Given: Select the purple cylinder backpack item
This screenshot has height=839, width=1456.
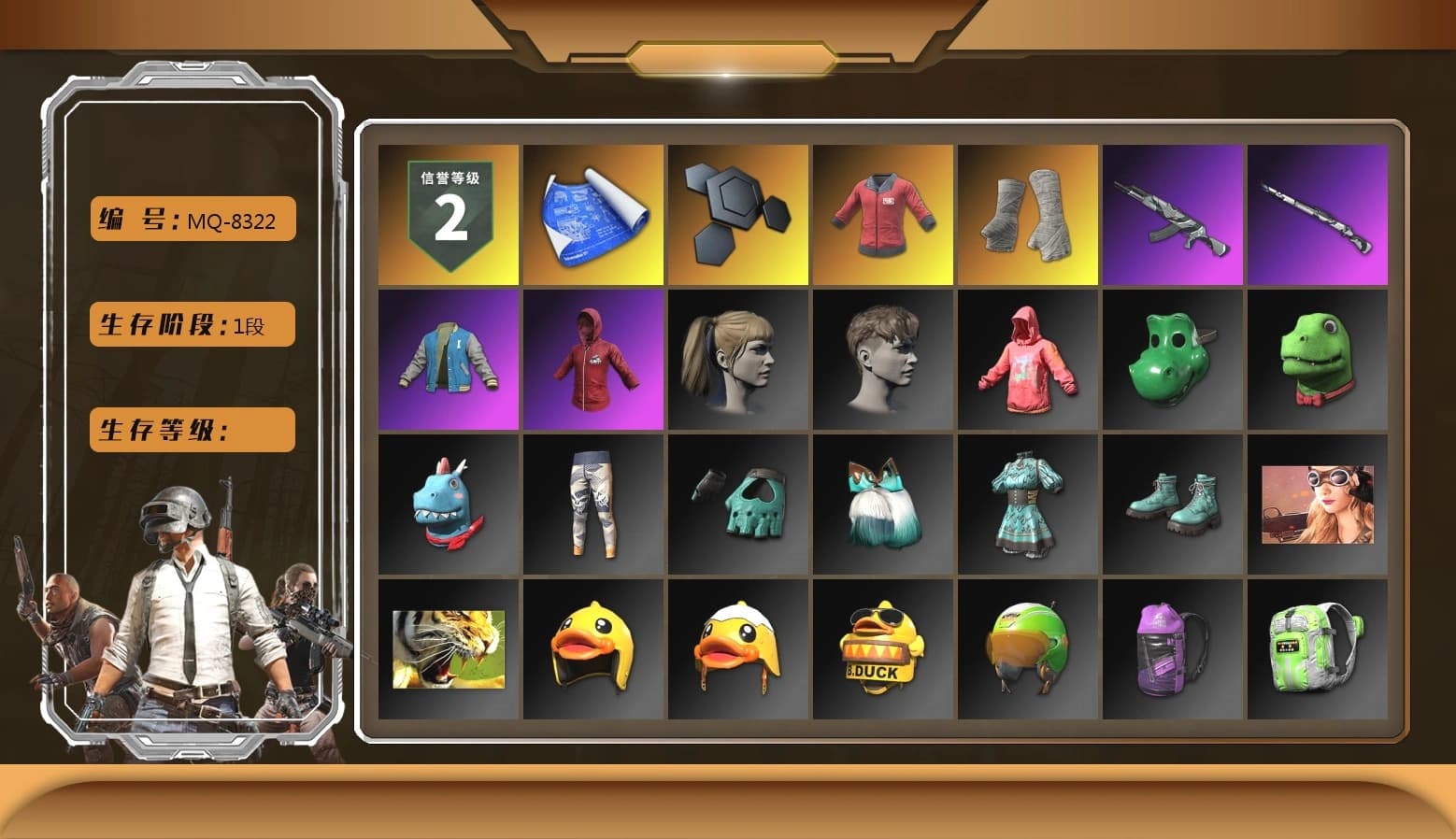Looking at the screenshot, I should pos(1174,649).
